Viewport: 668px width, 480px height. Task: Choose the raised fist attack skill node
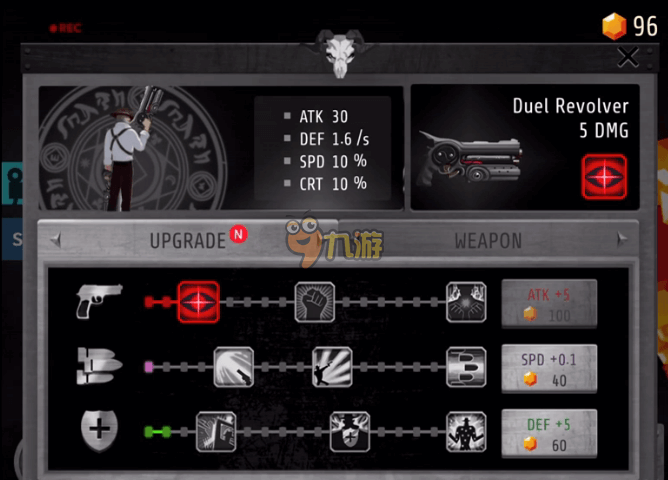click(315, 301)
